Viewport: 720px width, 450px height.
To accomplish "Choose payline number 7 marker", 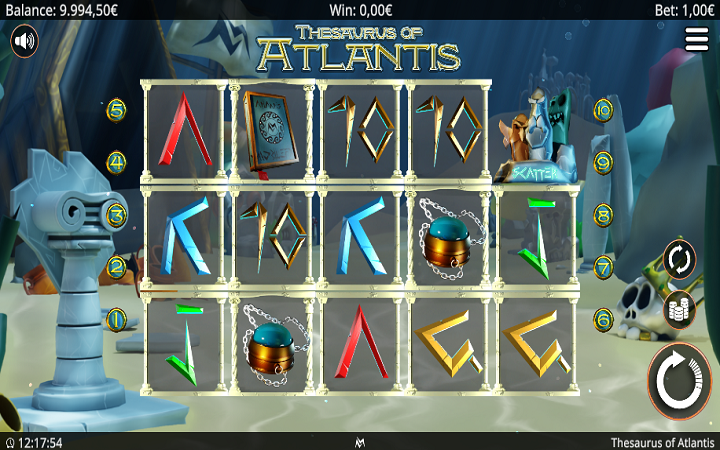I will click(x=603, y=267).
